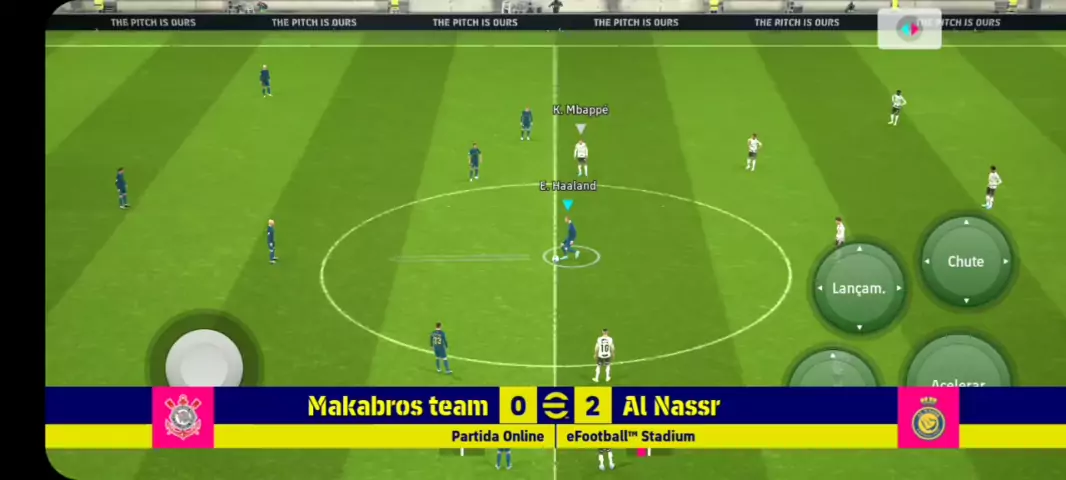Click the virtual movement joystick
1066x480 pixels.
(x=204, y=359)
